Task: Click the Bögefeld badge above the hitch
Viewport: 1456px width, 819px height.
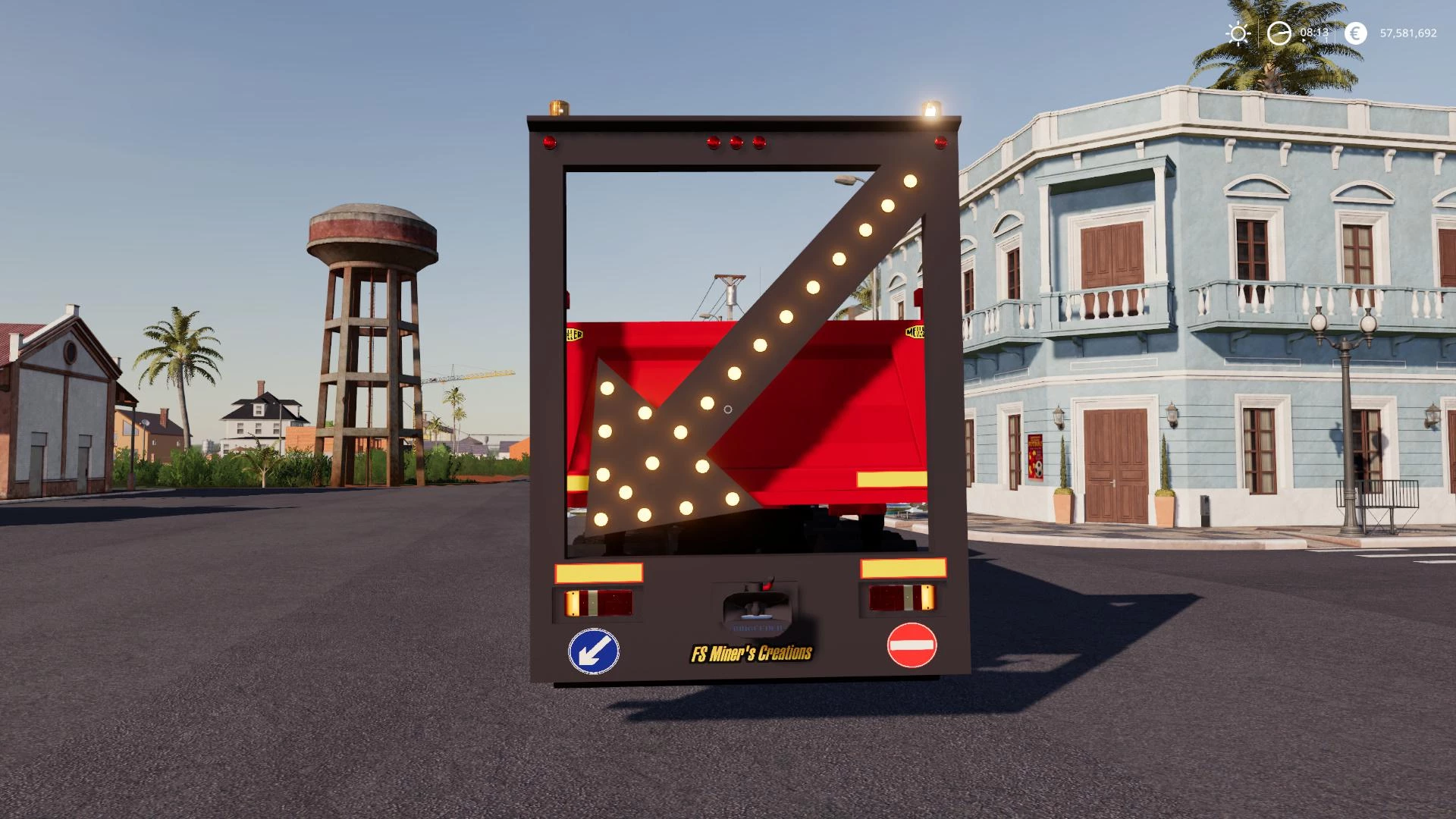Action: [x=757, y=627]
